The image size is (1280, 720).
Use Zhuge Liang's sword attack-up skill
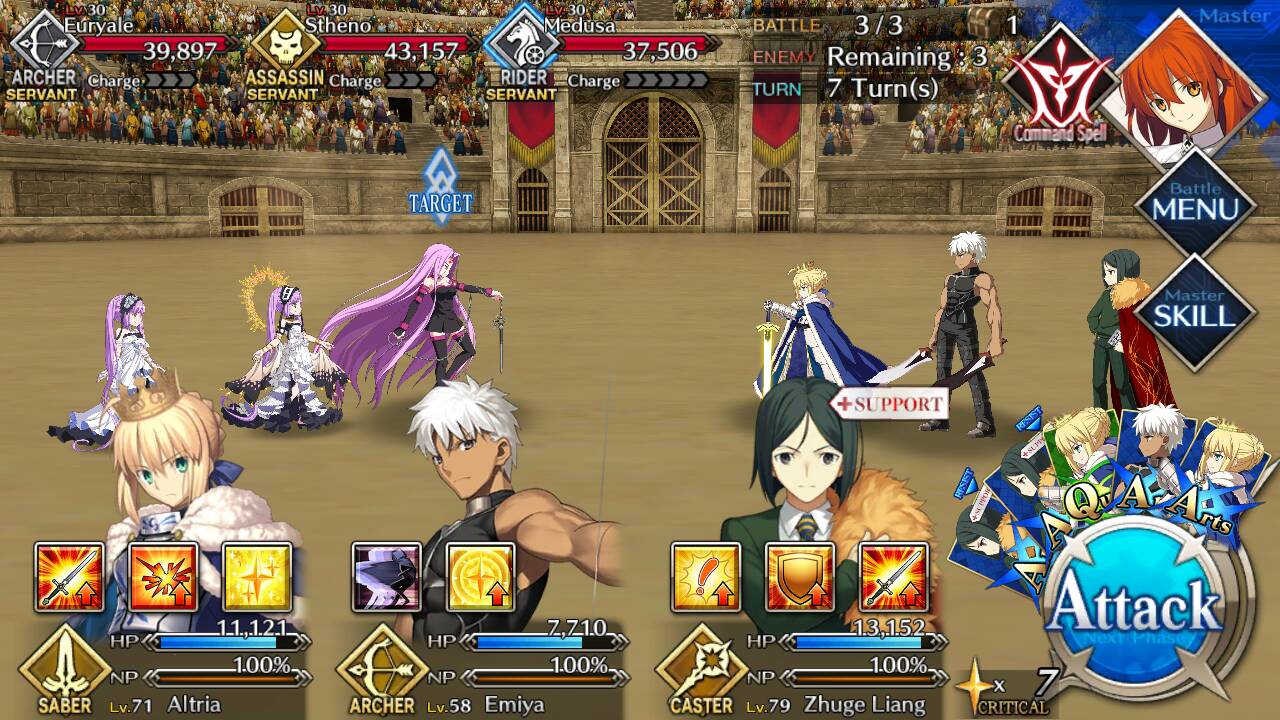(x=893, y=577)
